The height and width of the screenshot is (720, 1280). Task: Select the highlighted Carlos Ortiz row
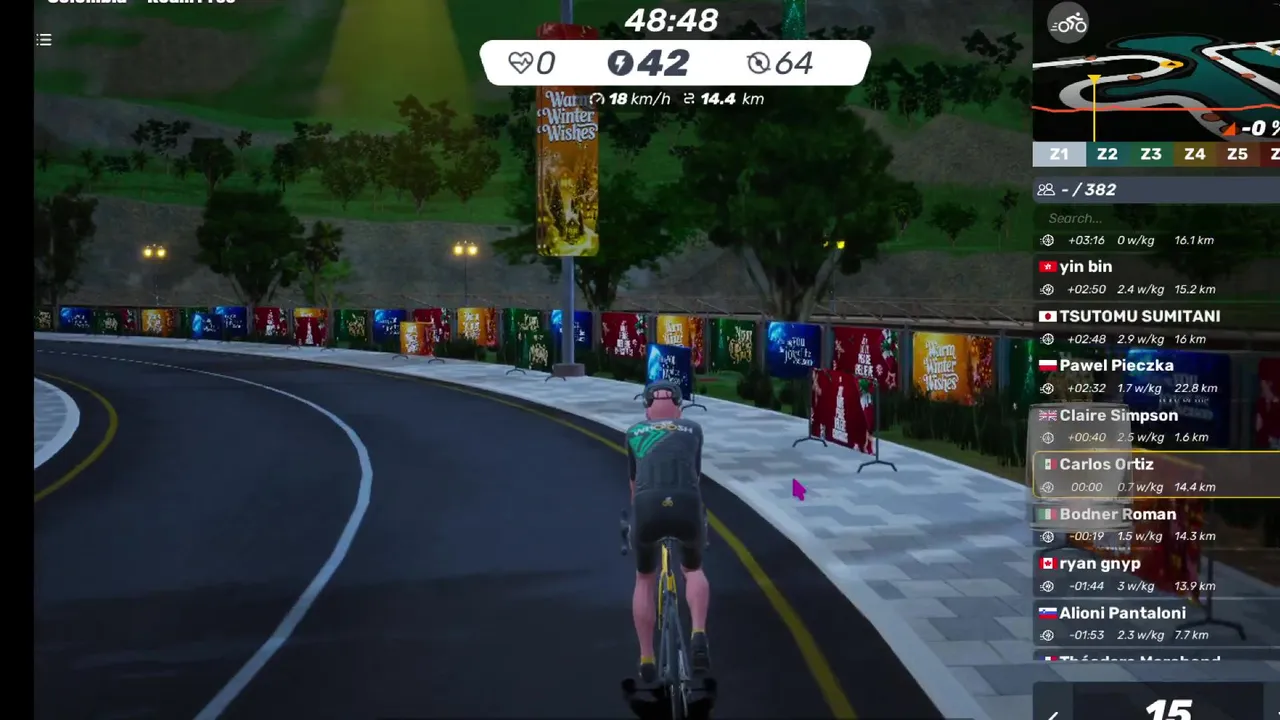click(x=1106, y=465)
